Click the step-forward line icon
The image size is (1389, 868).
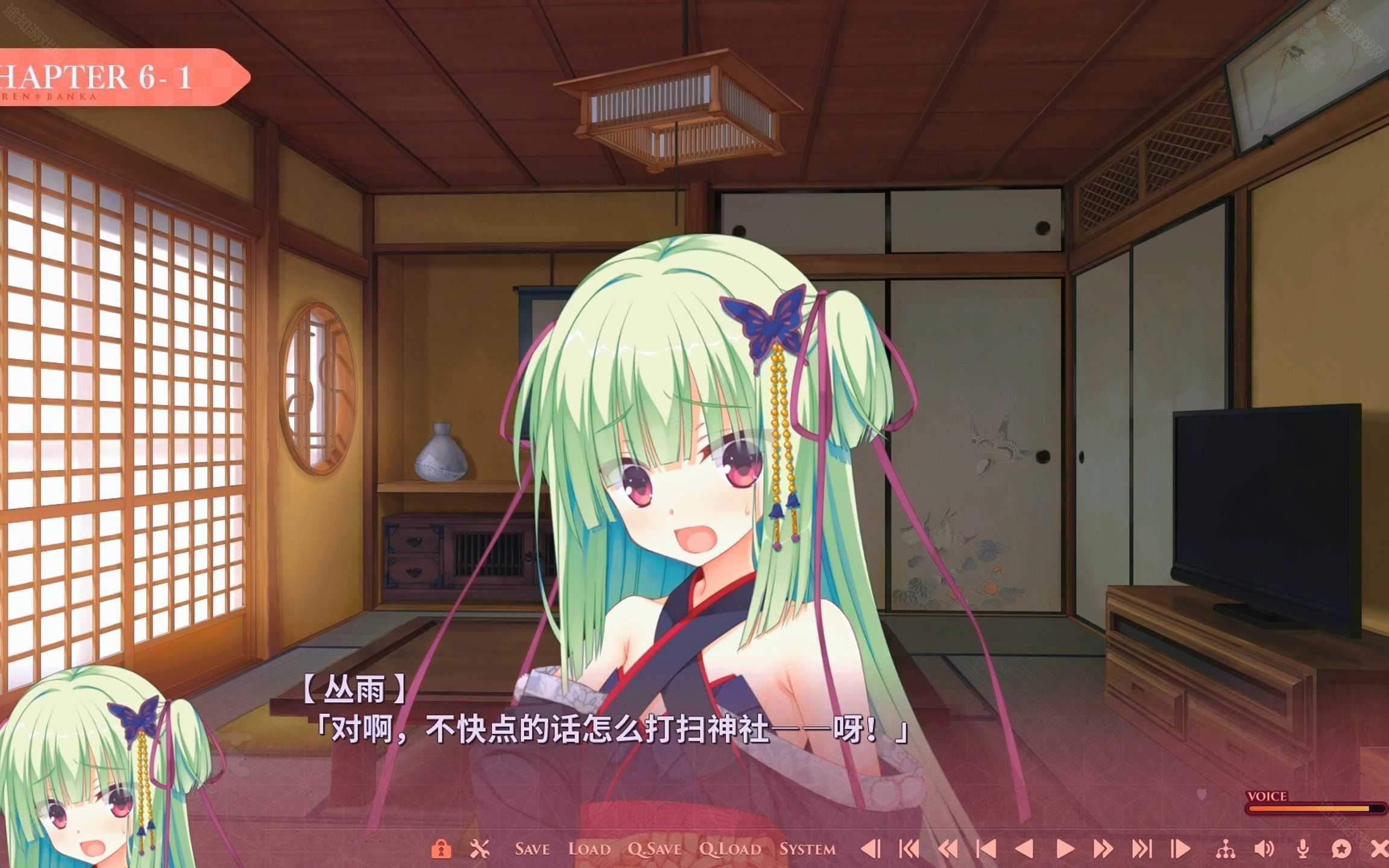click(x=1180, y=850)
